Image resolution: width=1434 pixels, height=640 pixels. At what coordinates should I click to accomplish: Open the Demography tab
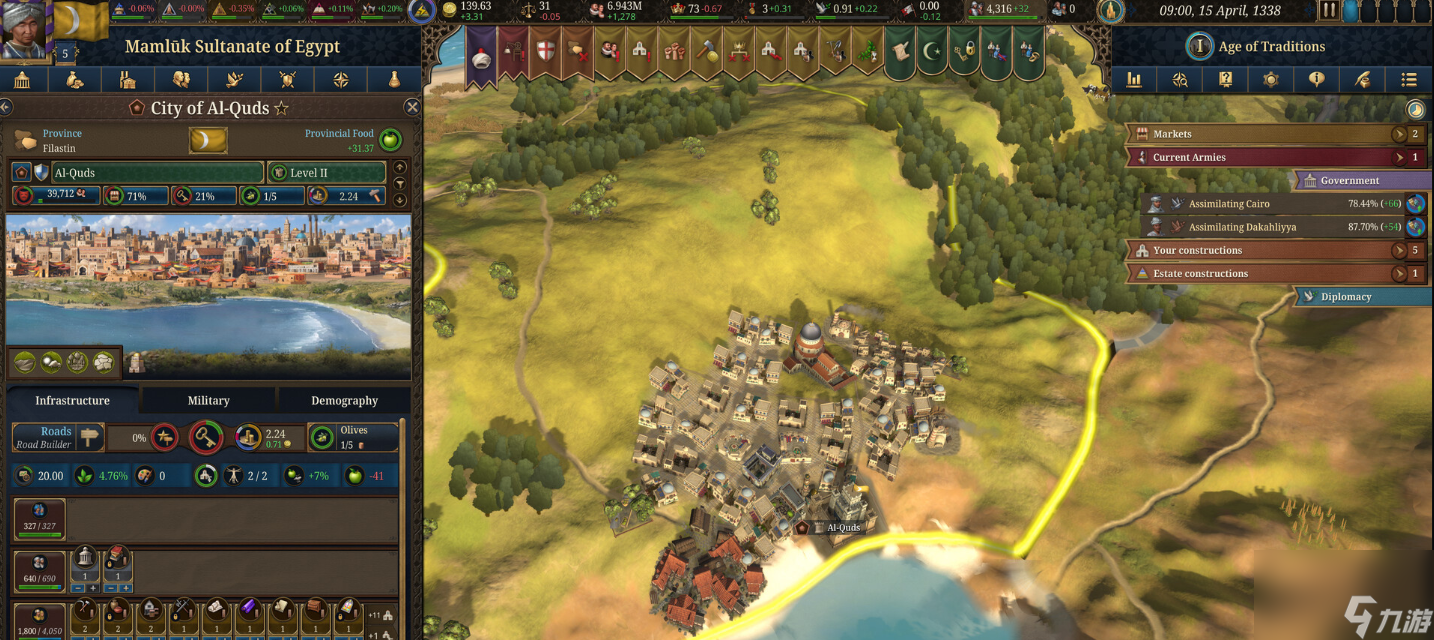click(x=344, y=400)
